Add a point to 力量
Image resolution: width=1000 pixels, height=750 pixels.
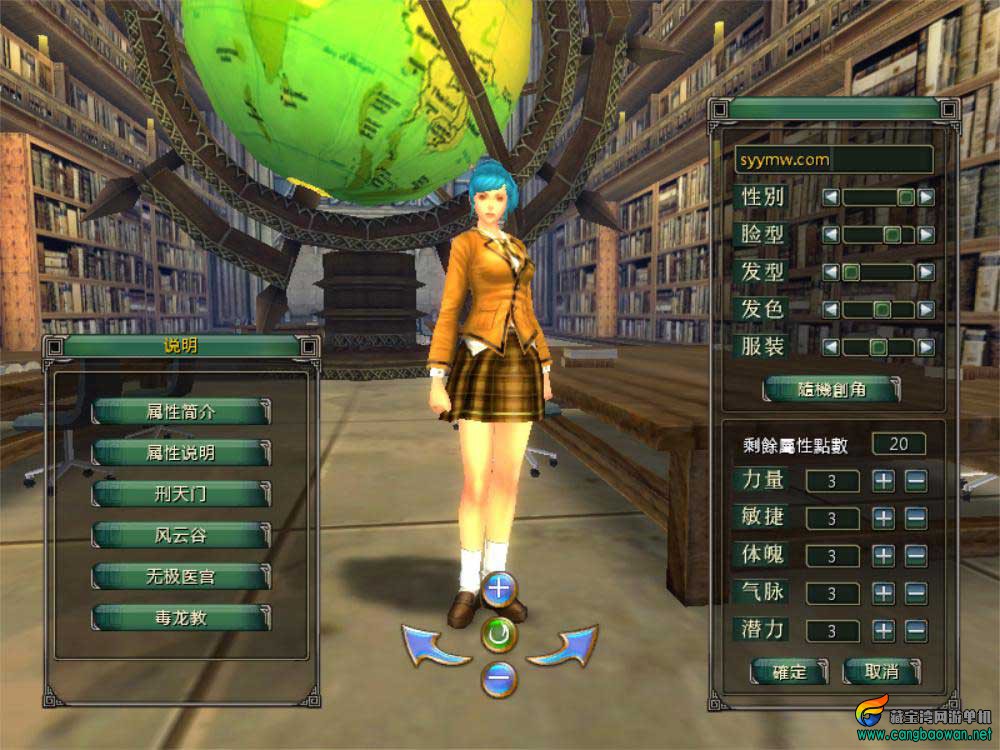click(x=883, y=481)
